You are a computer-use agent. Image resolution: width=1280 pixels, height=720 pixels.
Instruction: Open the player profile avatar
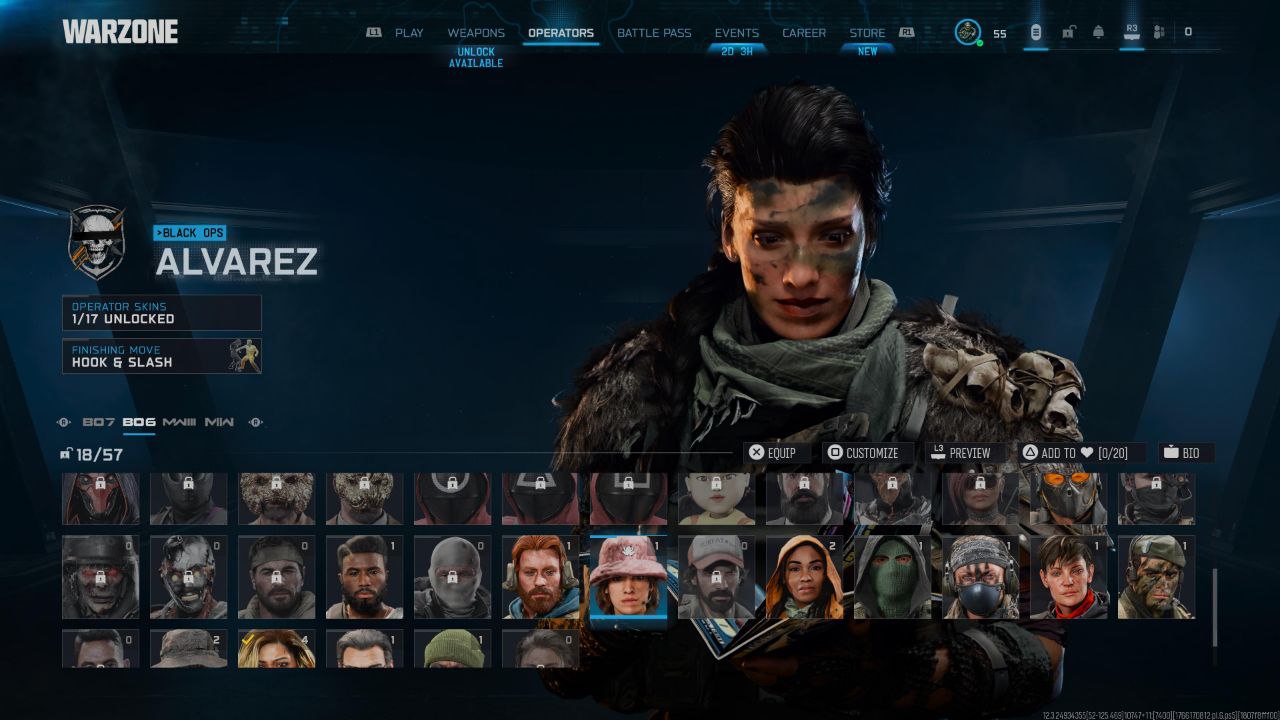[x=967, y=33]
